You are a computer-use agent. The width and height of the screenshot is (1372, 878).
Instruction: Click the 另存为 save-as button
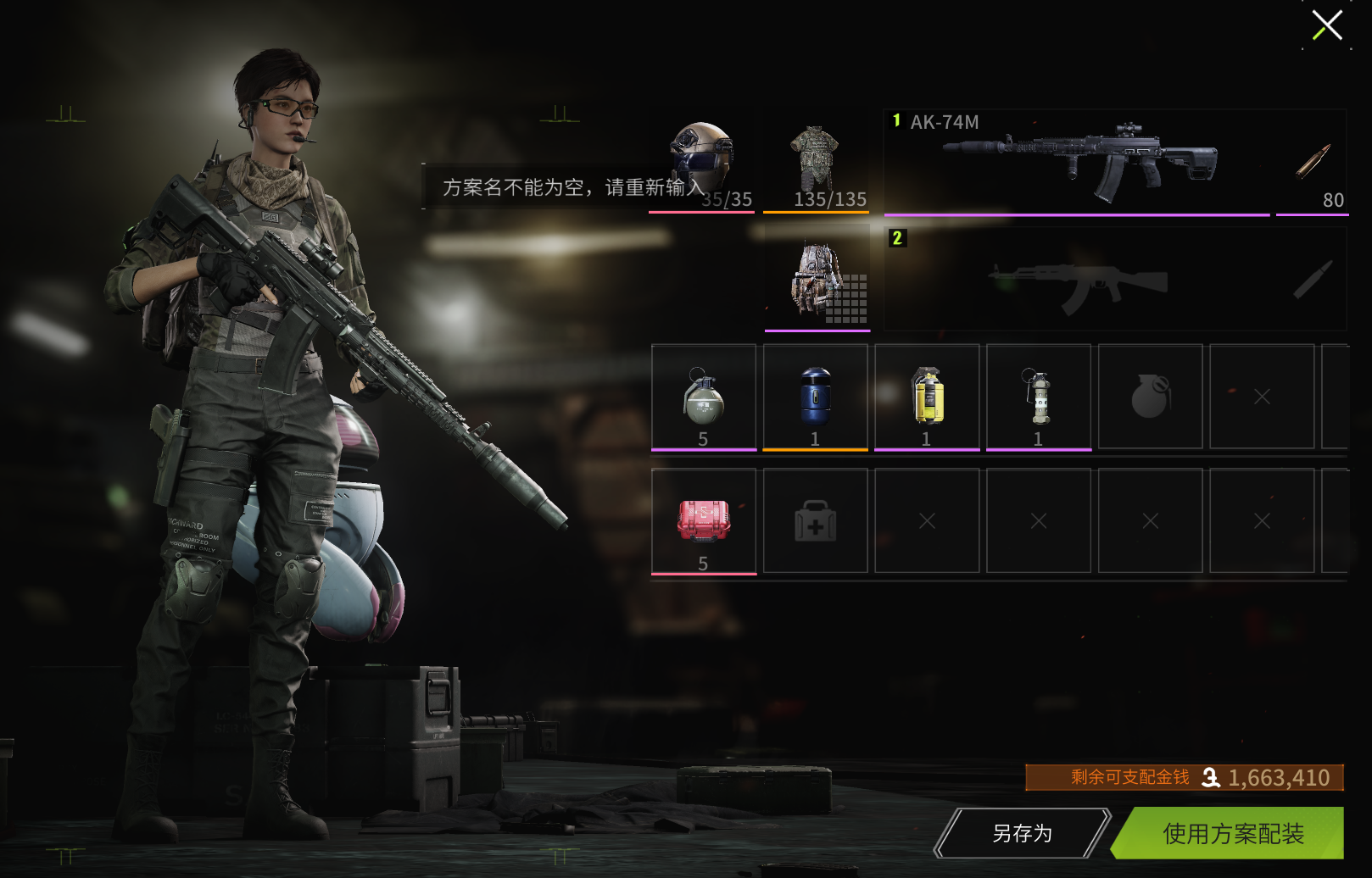coord(1022,833)
